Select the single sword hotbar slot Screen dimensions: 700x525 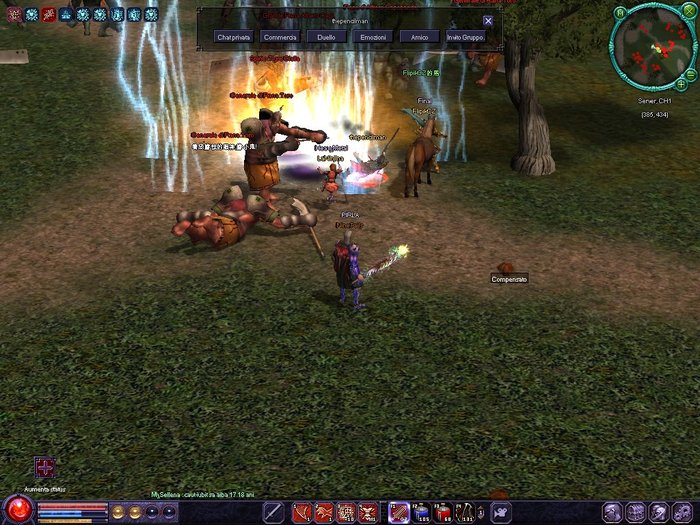tap(273, 512)
